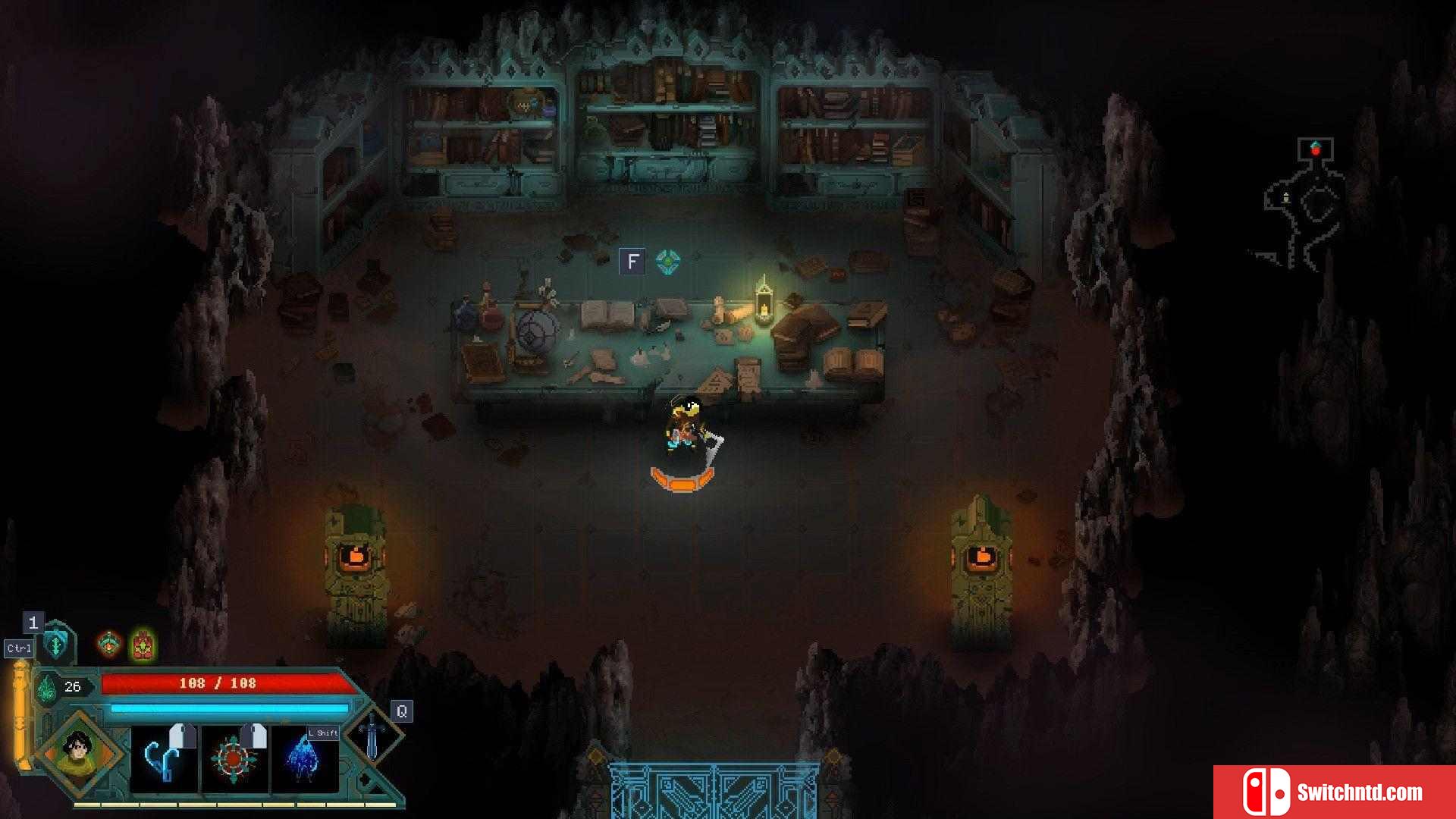This screenshot has height=819, width=1456.
Task: Use the teal shield consumable slot
Action: tap(56, 645)
